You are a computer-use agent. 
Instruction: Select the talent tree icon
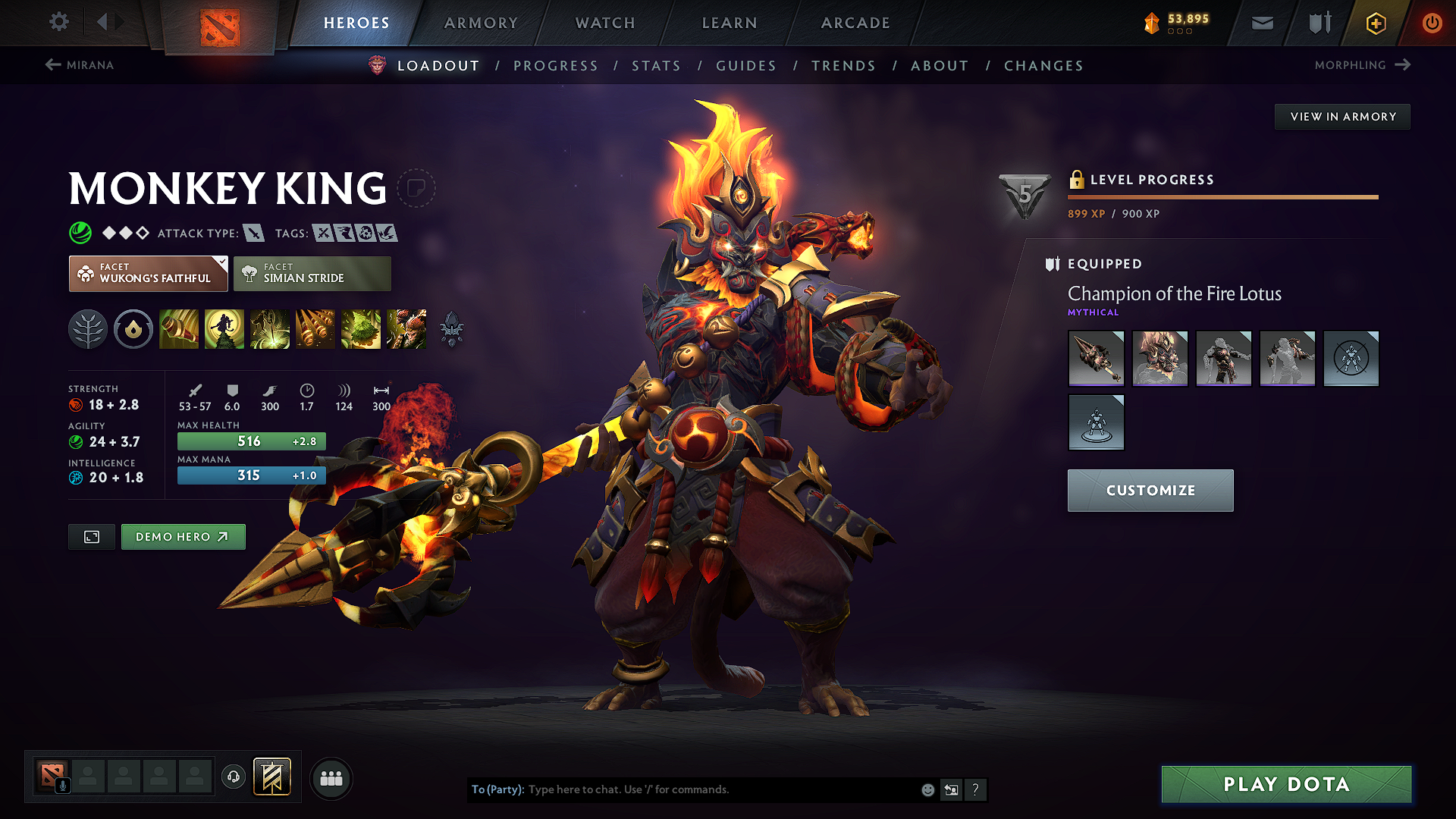(88, 329)
